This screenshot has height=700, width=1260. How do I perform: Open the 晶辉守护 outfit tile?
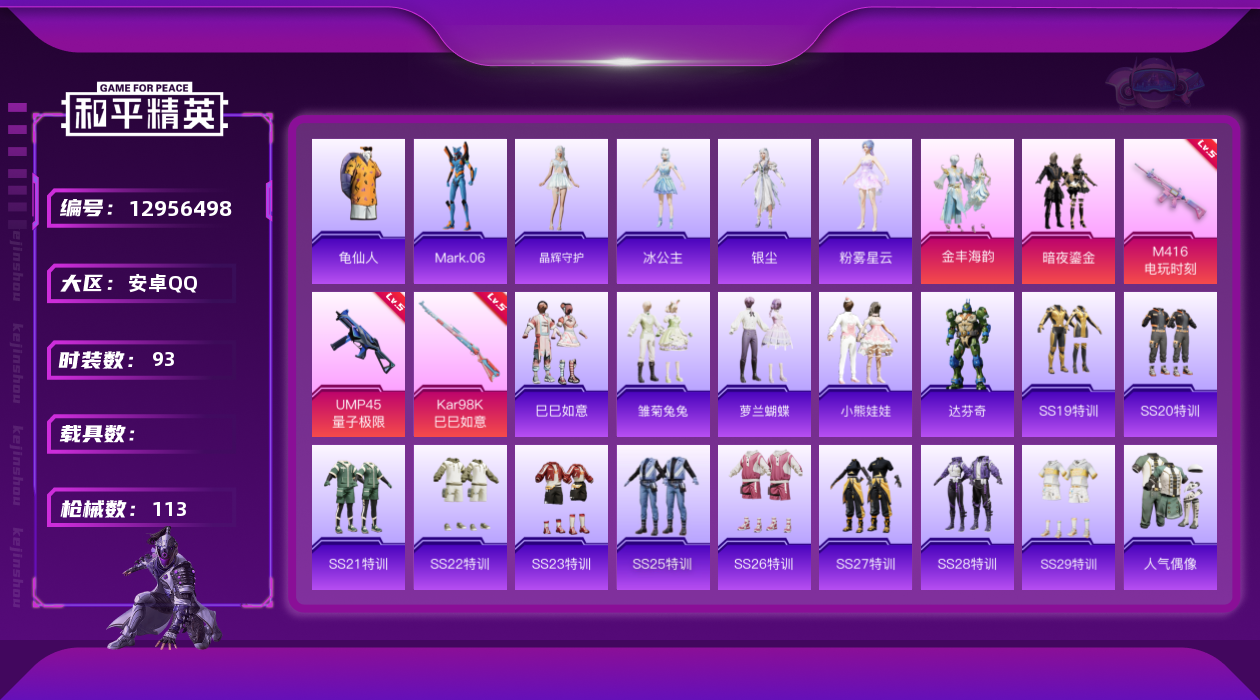pyautogui.click(x=561, y=211)
